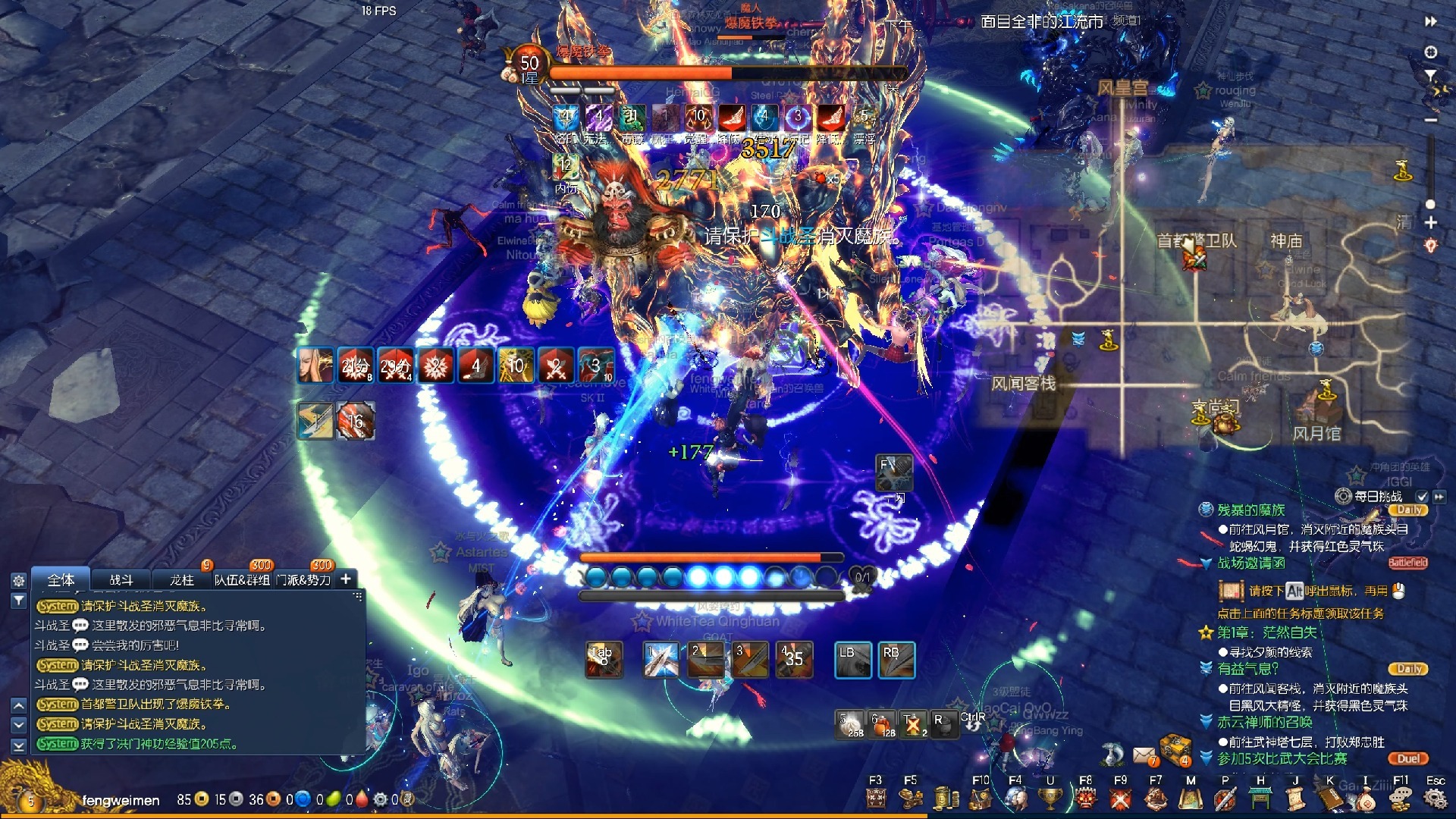Toggle the 每日挑战 checkbox
This screenshot has width=1456, height=819.
tap(1422, 497)
